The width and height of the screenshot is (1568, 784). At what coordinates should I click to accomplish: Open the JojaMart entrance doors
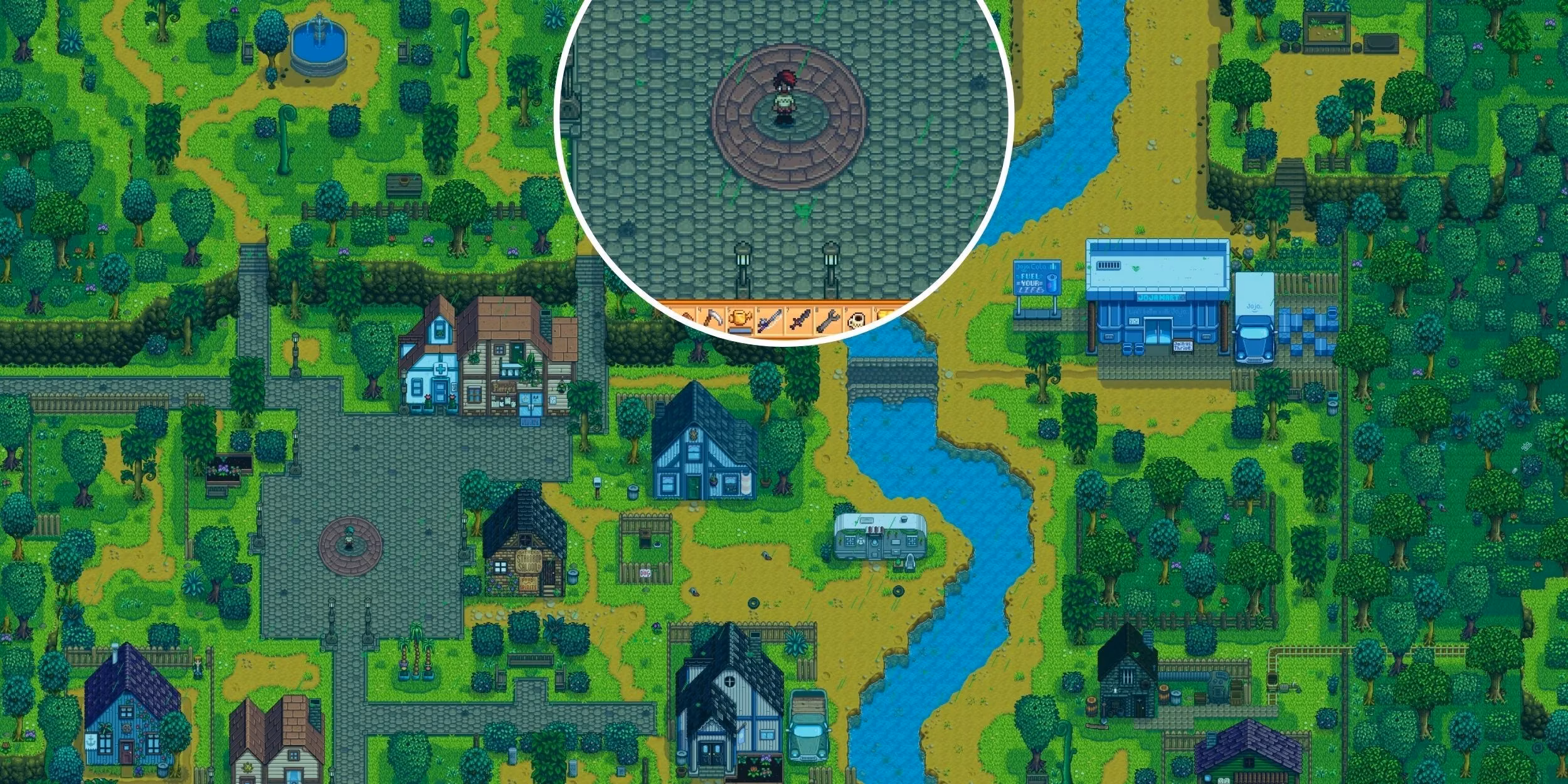tap(1158, 332)
